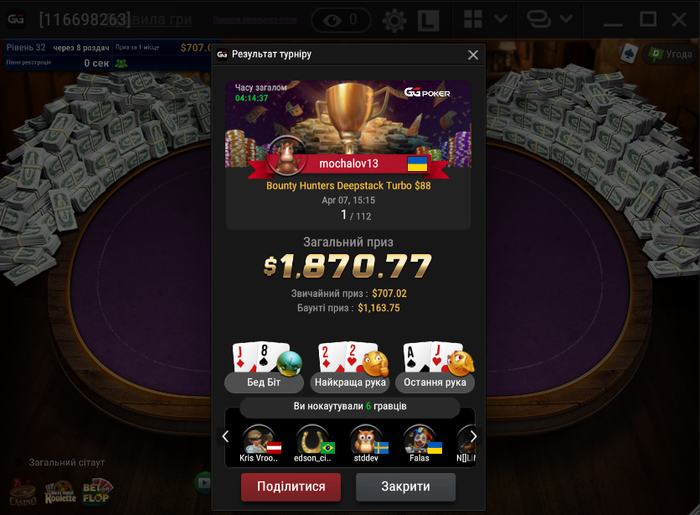This screenshot has width=700, height=515.
Task: Open settings via the gear icon
Action: pyautogui.click(x=394, y=19)
